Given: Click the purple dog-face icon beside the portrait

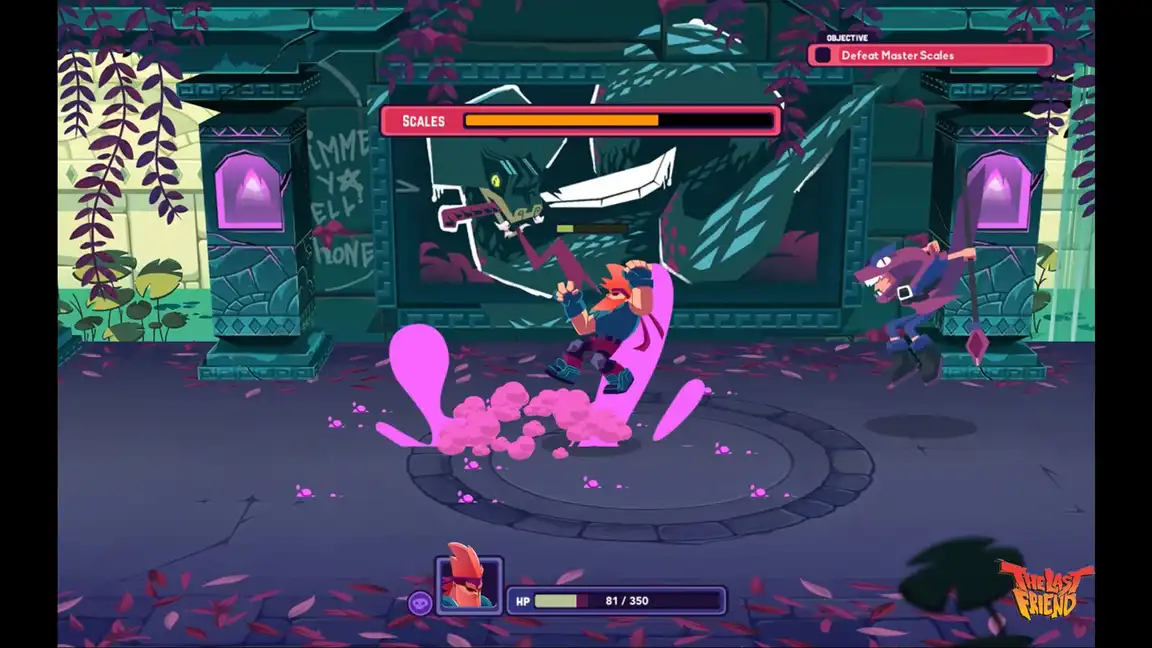Looking at the screenshot, I should click(420, 602).
